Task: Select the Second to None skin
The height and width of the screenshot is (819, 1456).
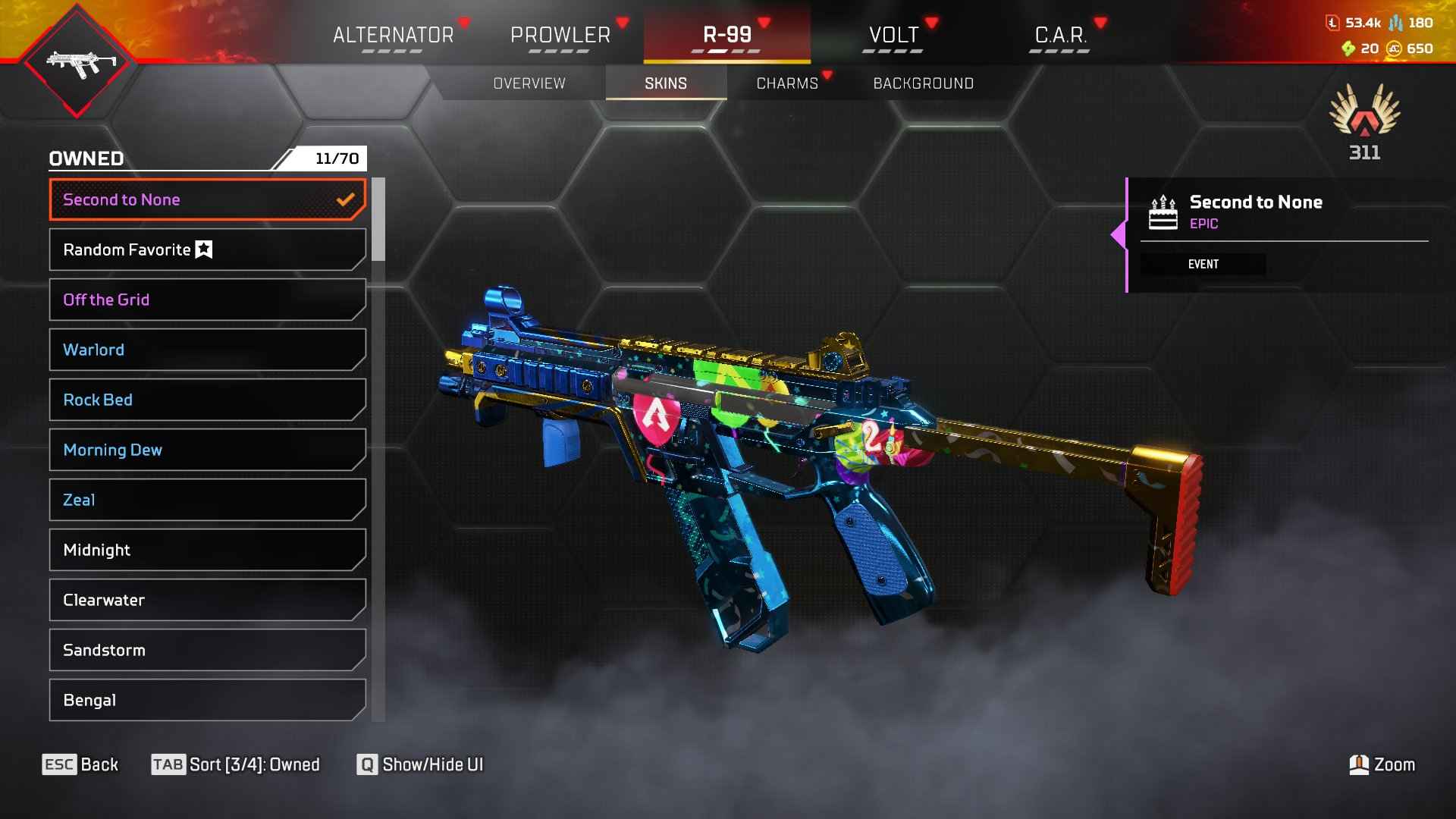Action: coord(207,199)
